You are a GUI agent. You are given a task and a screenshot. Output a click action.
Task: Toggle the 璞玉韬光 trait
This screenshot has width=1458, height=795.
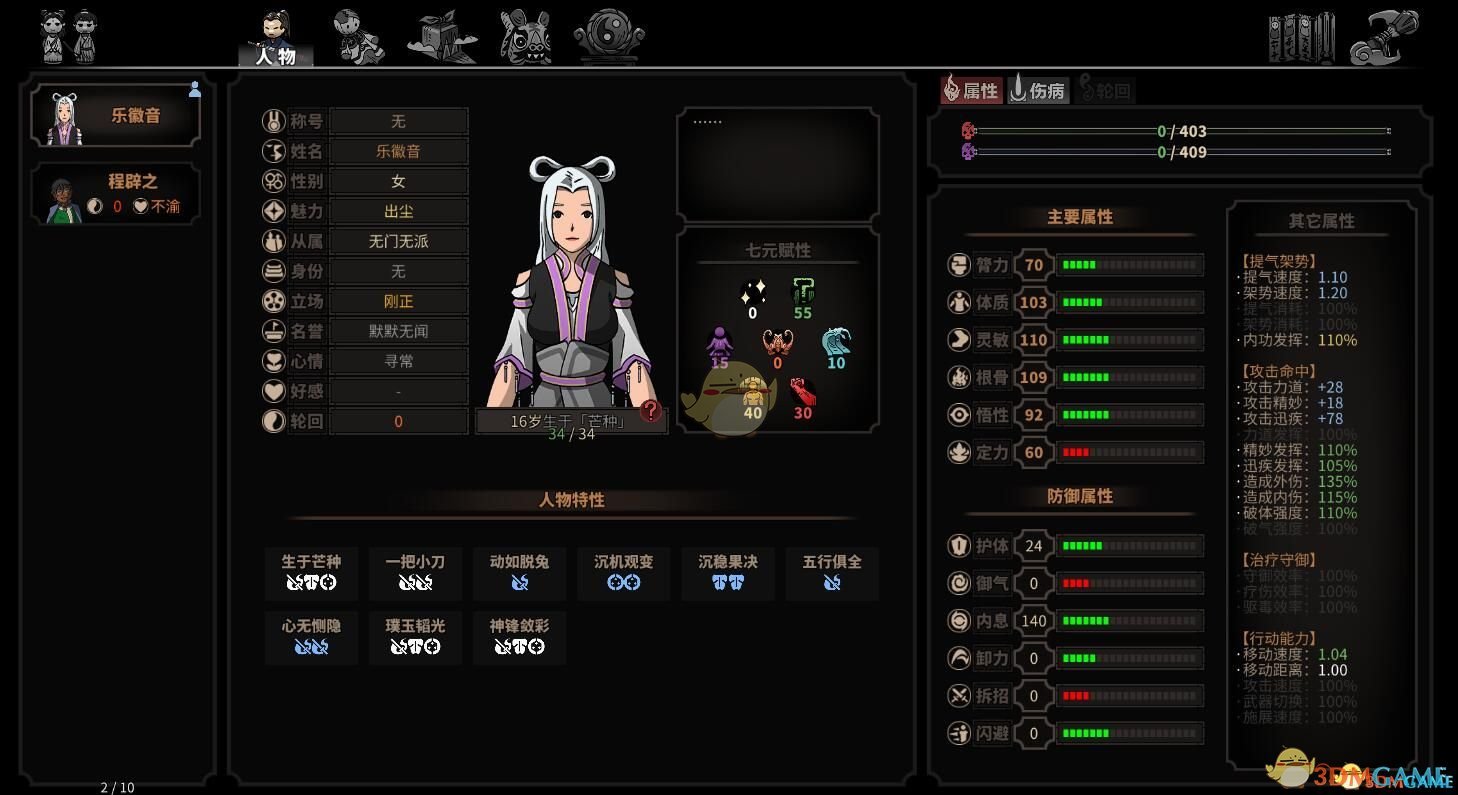tap(415, 638)
